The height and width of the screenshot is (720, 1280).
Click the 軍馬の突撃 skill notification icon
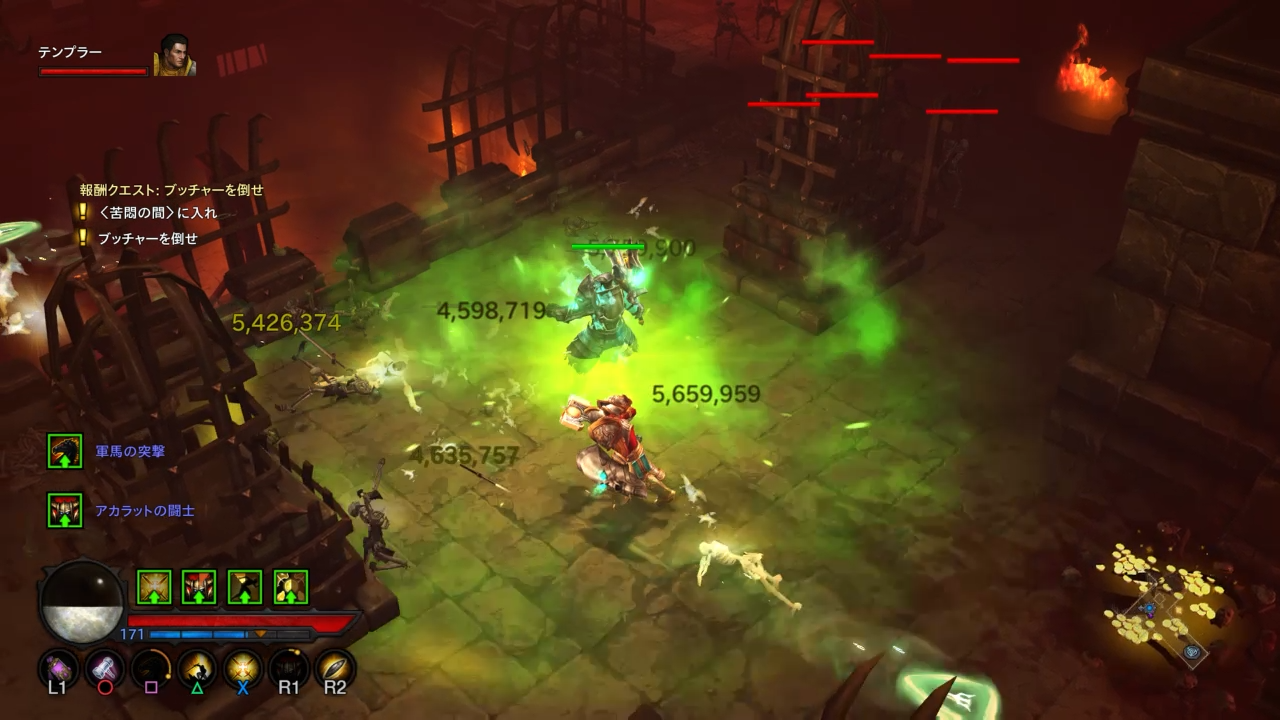click(x=65, y=451)
